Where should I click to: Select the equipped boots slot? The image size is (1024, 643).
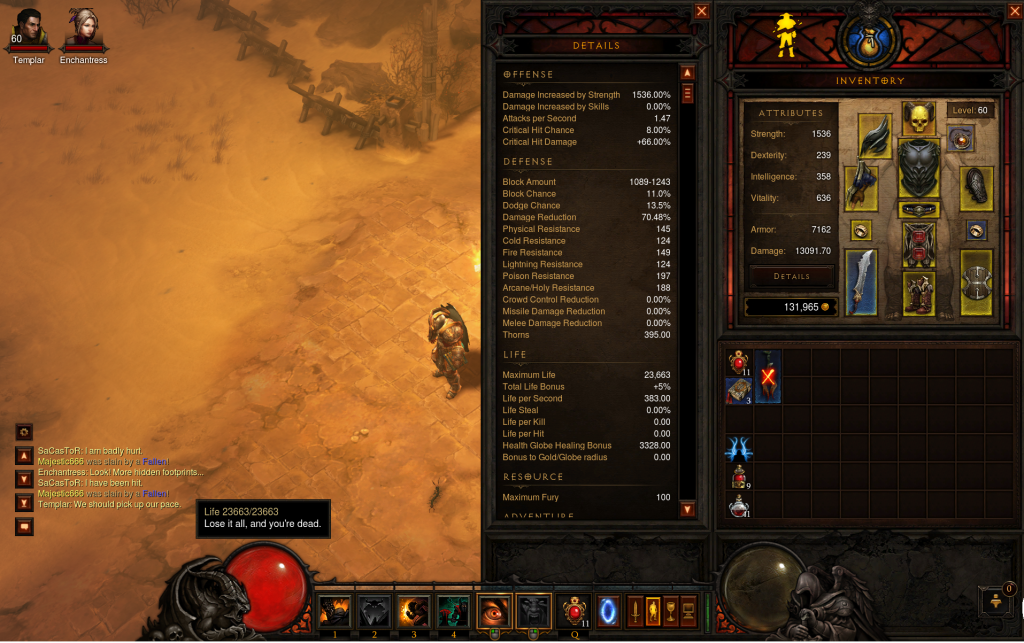point(918,292)
